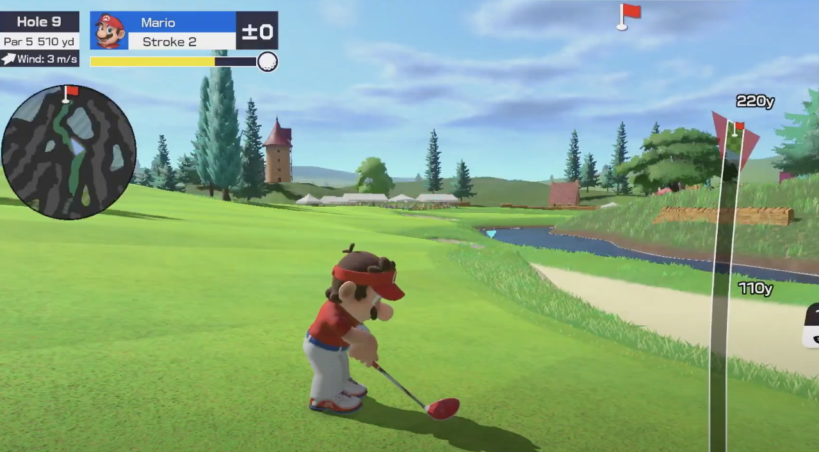The width and height of the screenshot is (819, 452).
Task: Select the pin flag marker in the sky
Action: (x=628, y=15)
